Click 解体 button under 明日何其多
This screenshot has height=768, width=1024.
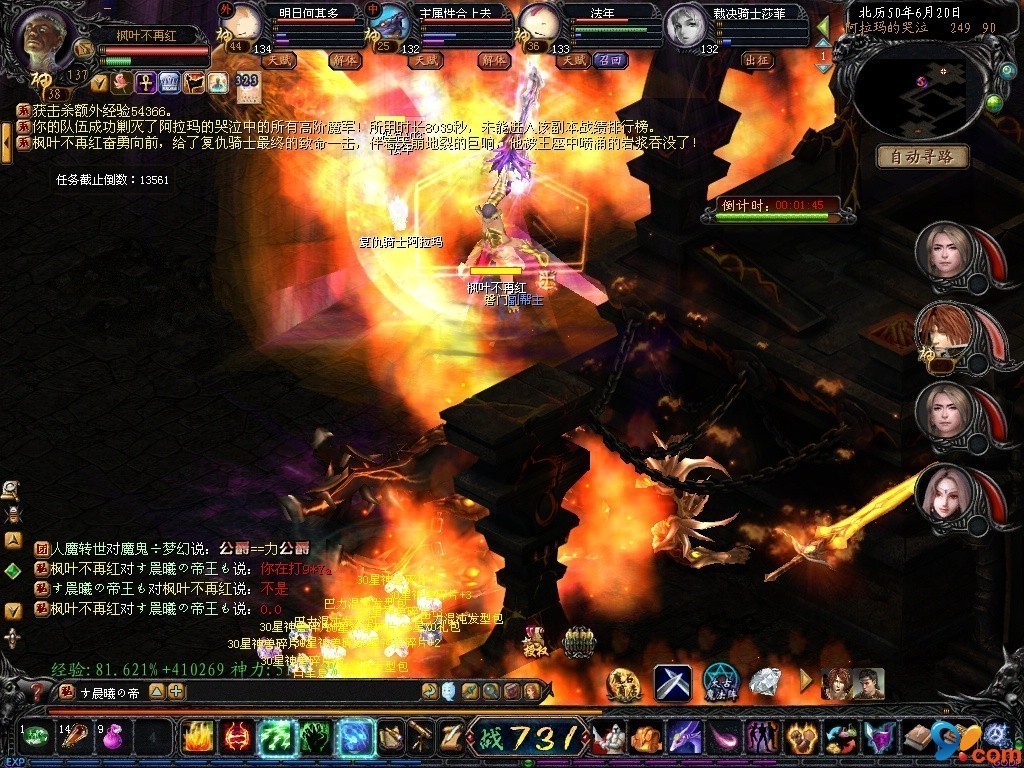(x=344, y=60)
